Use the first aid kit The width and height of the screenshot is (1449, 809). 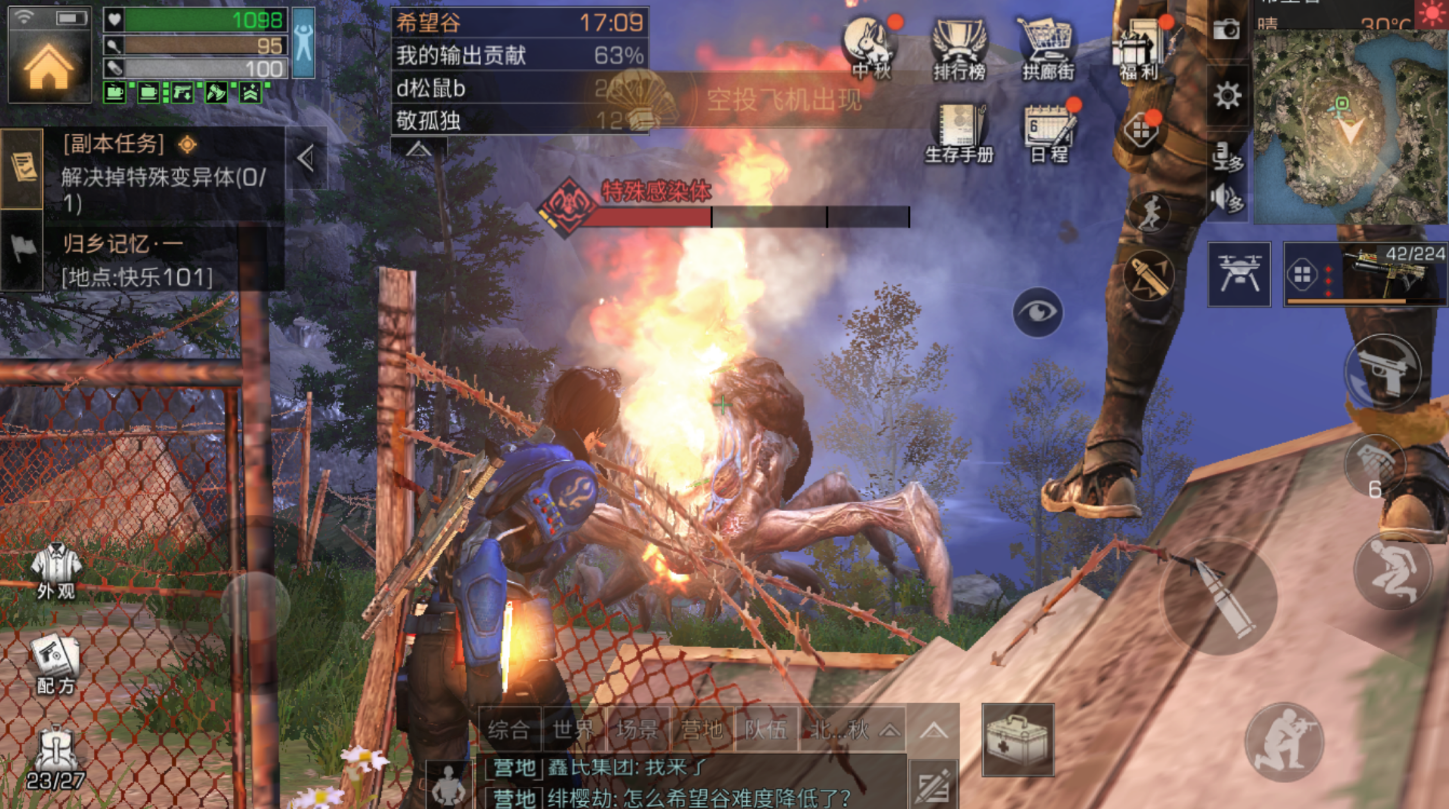coord(1018,740)
